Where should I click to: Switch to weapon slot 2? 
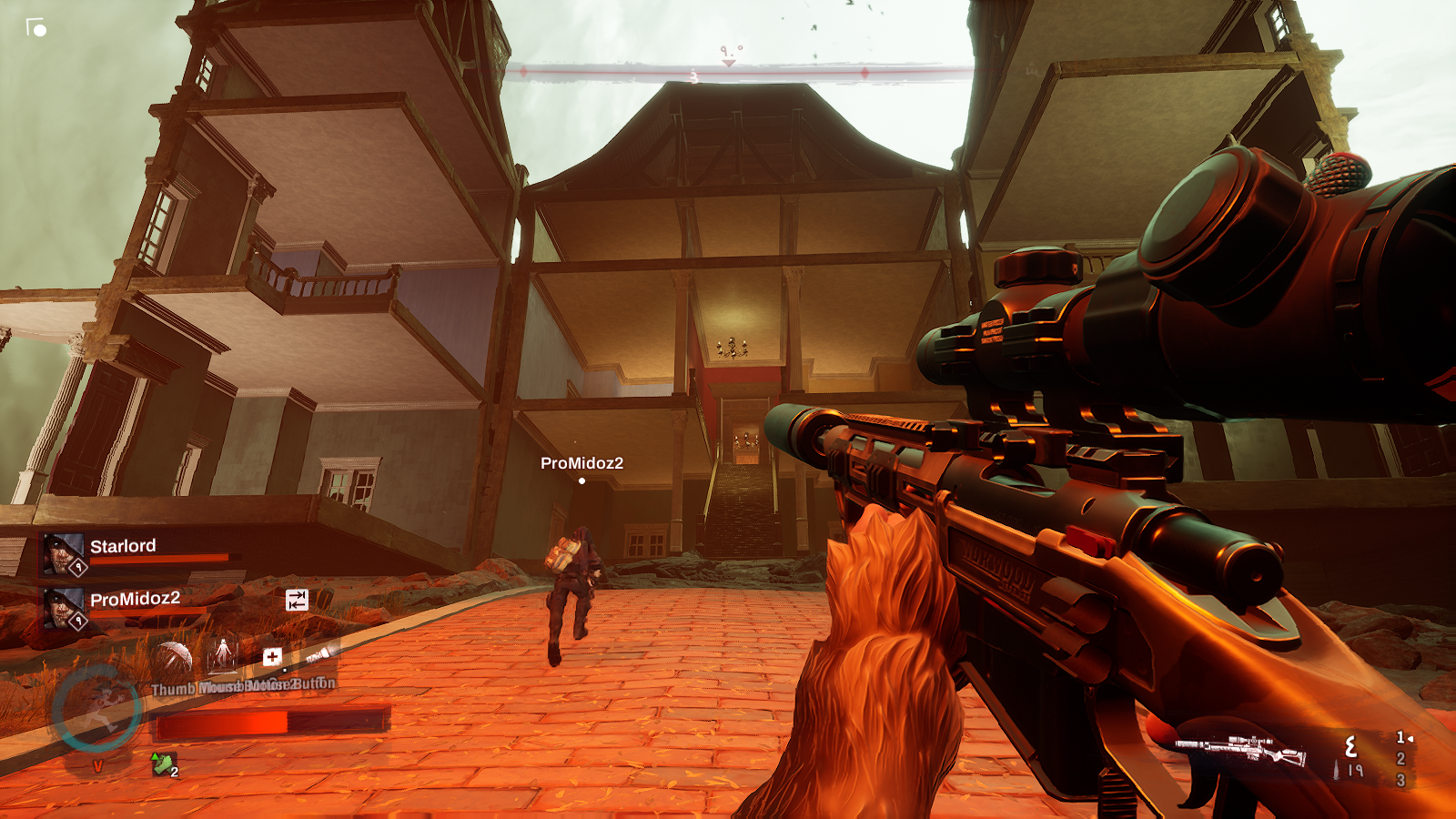(x=1400, y=758)
